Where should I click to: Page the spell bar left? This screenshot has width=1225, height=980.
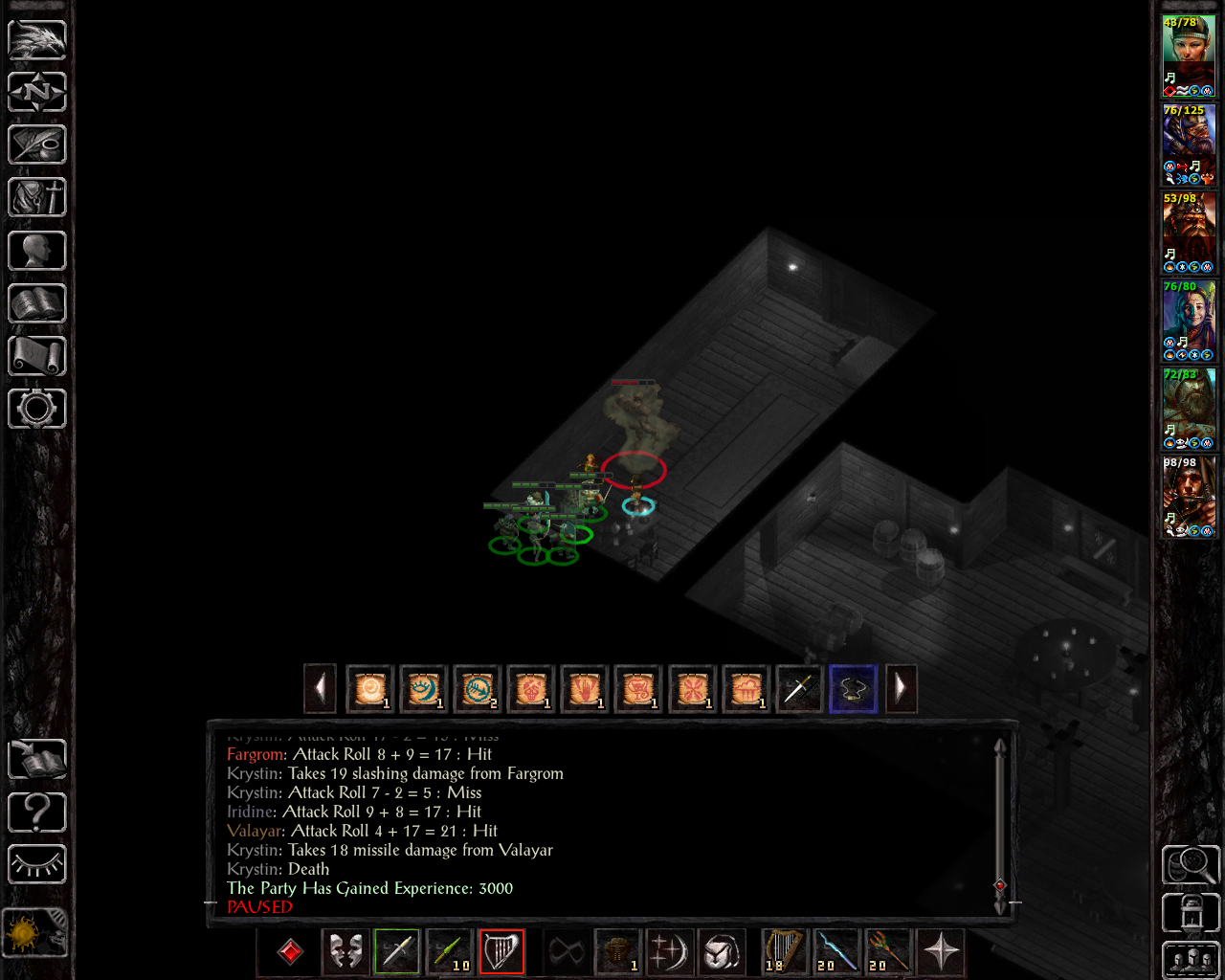click(320, 688)
